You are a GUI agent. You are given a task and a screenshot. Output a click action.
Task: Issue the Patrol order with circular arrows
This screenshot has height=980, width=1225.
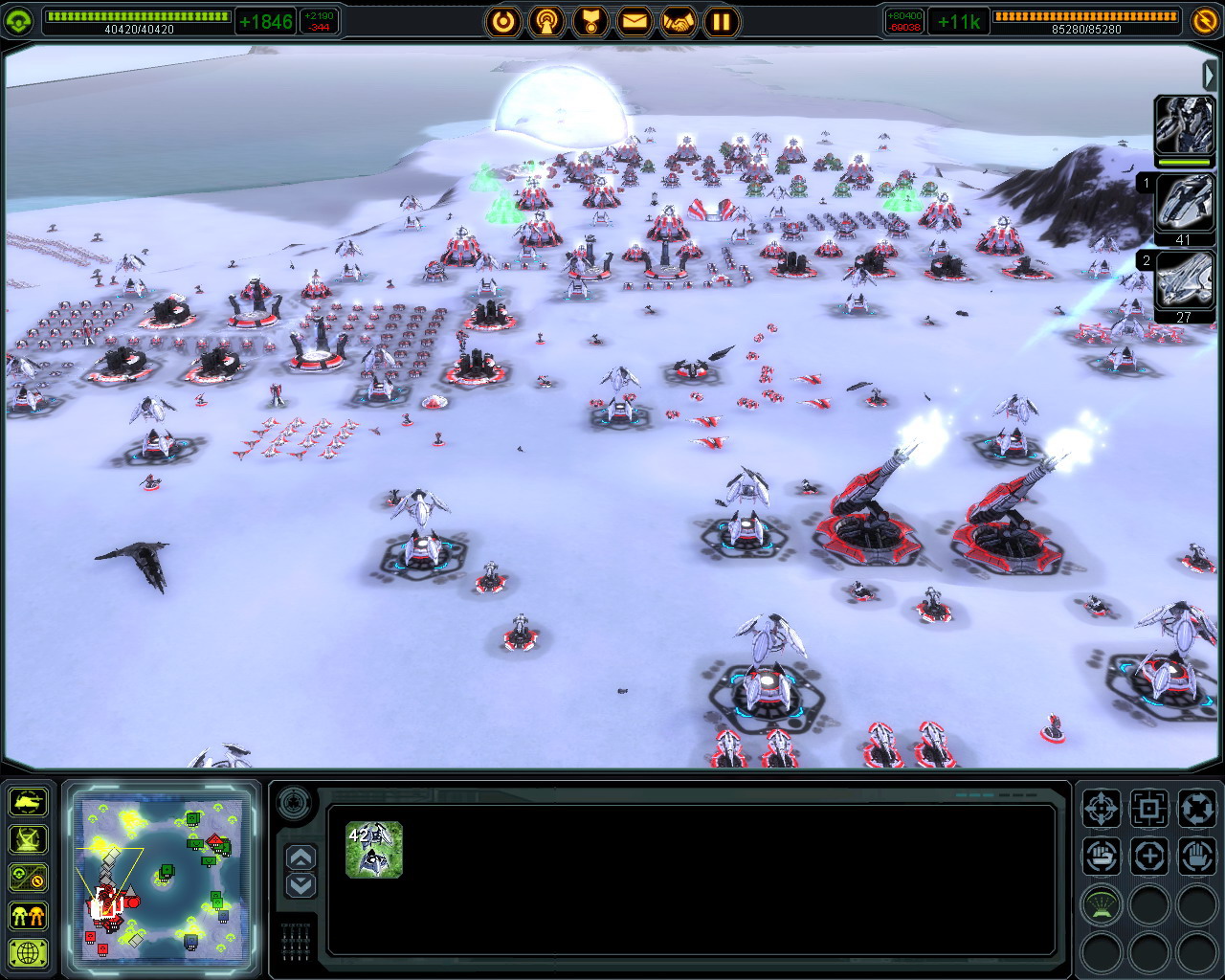(x=1195, y=809)
